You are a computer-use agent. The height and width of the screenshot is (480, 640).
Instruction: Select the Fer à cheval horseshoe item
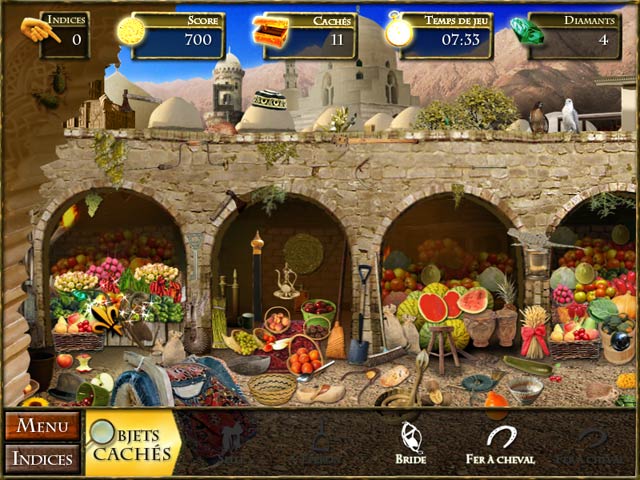pyautogui.click(x=500, y=443)
